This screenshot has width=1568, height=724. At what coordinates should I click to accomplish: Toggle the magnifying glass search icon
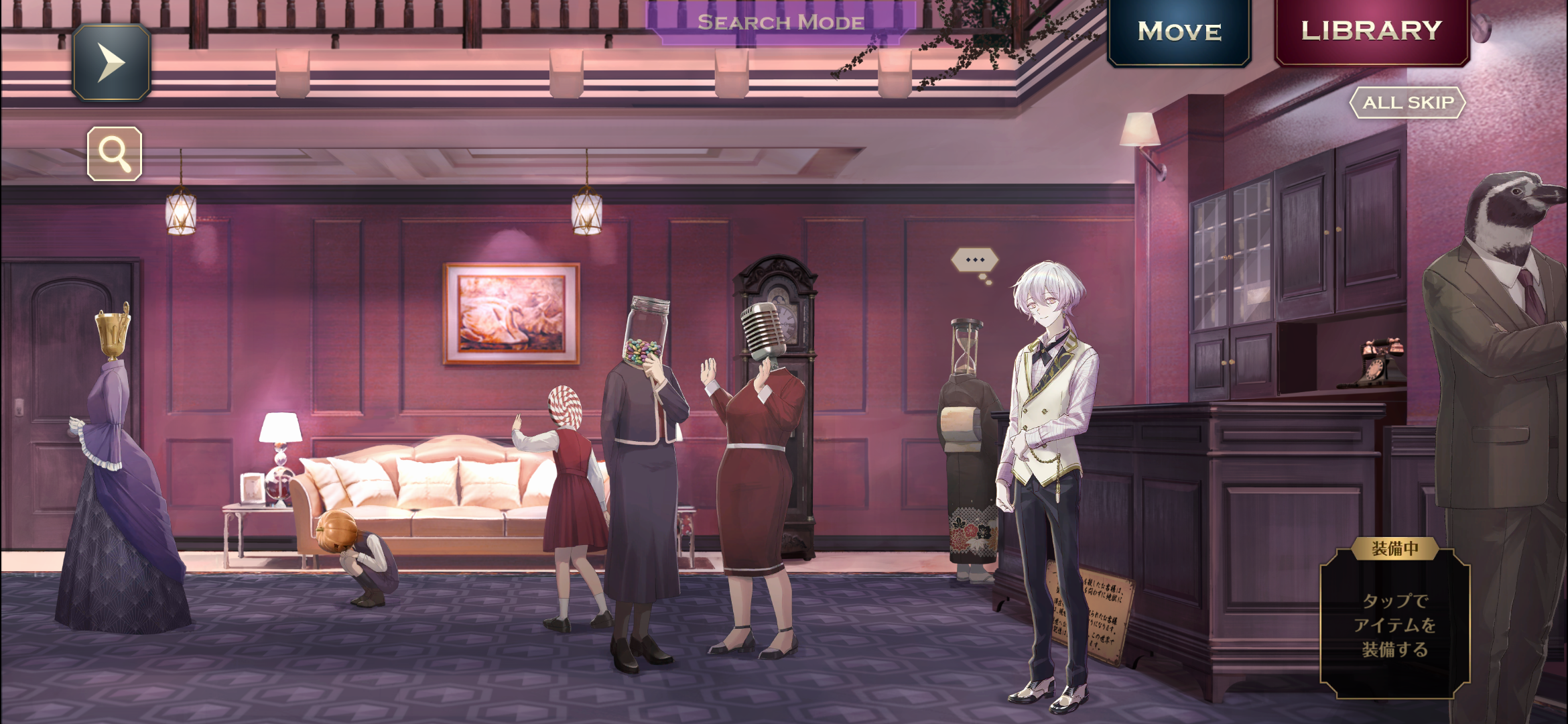(x=115, y=154)
